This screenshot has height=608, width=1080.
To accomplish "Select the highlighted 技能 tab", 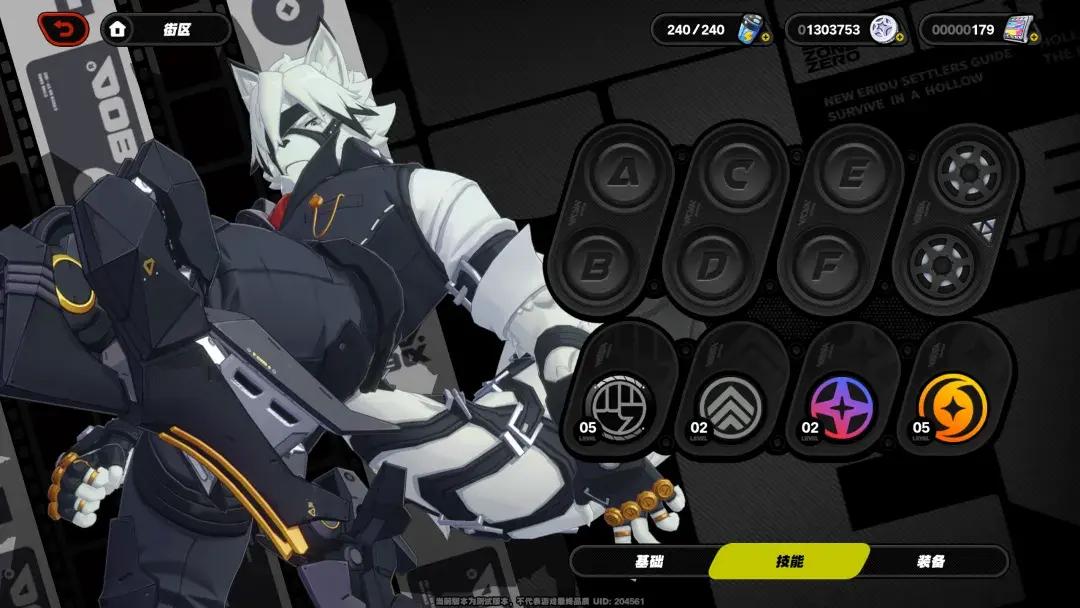I will coord(788,561).
